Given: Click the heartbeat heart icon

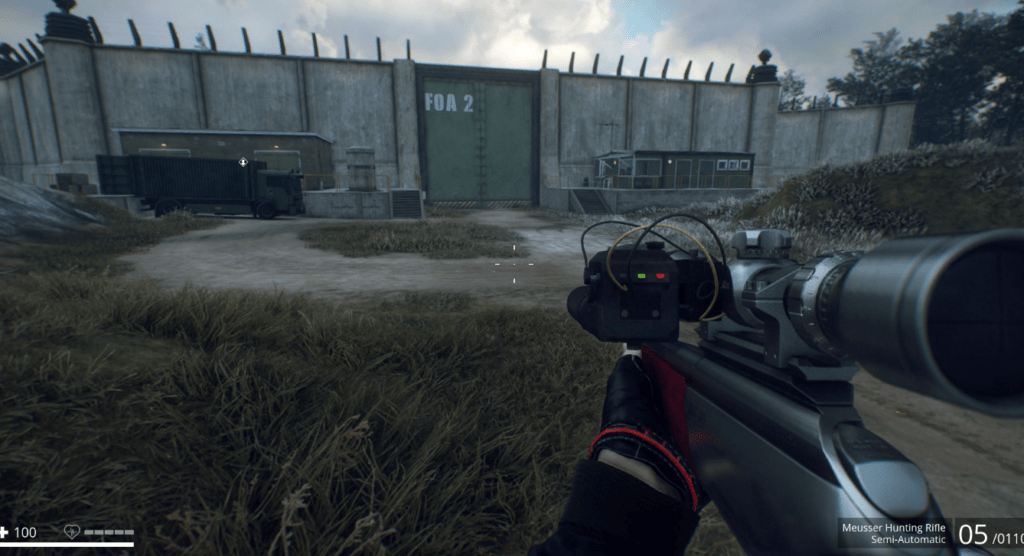Looking at the screenshot, I should pyautogui.click(x=72, y=532).
